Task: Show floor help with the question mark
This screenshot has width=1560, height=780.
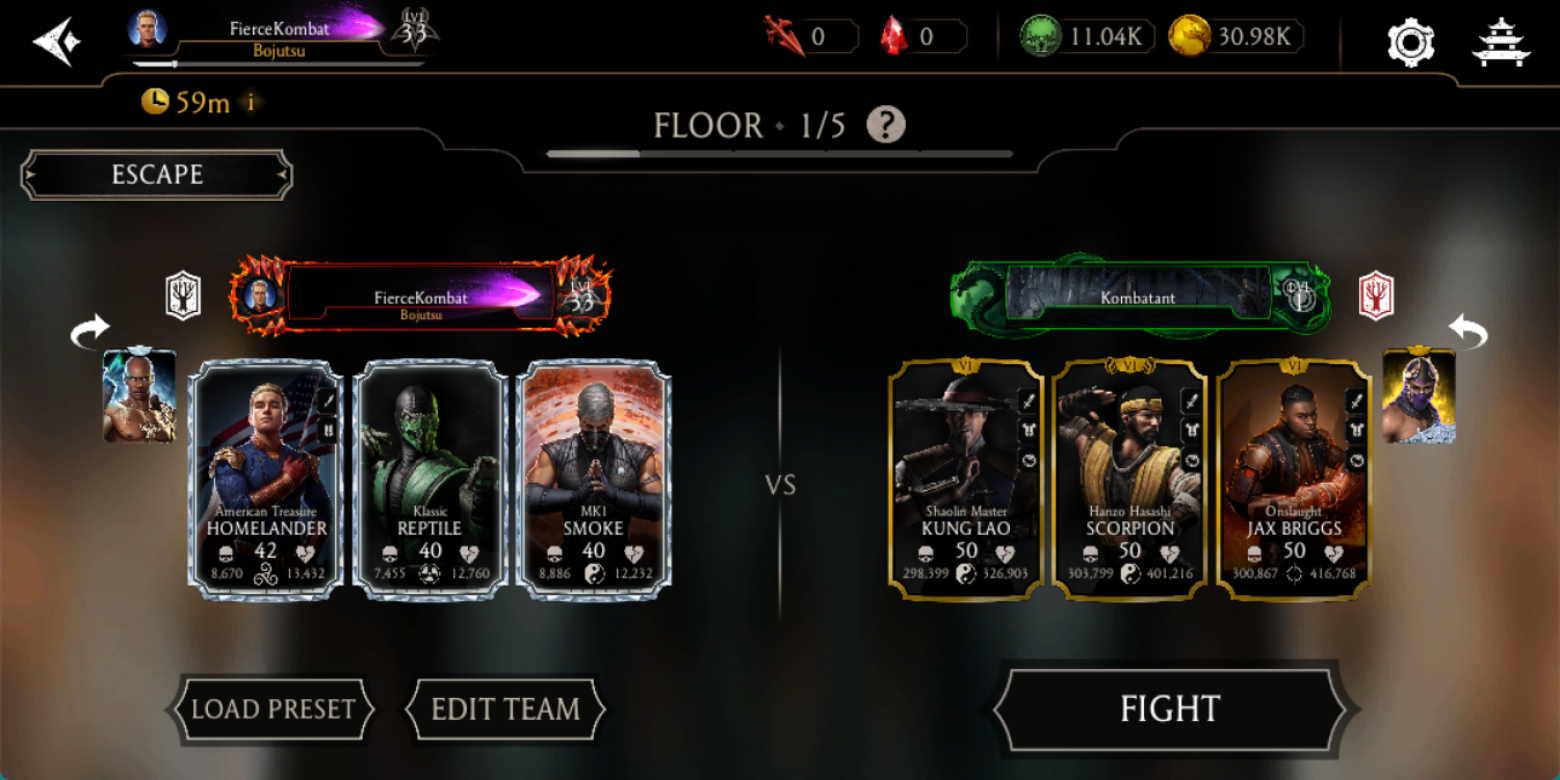Action: tap(885, 125)
